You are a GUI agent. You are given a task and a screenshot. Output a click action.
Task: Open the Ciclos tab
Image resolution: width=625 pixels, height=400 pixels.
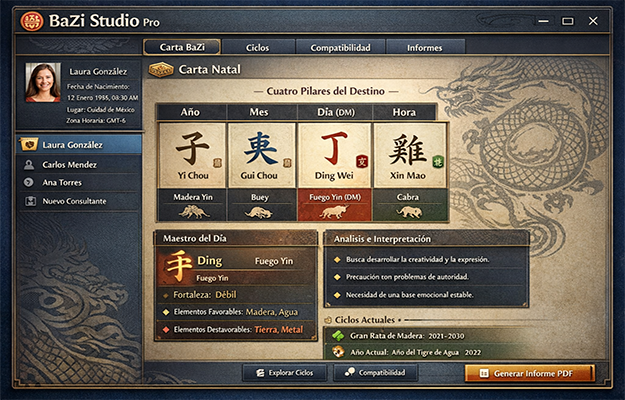click(x=257, y=47)
